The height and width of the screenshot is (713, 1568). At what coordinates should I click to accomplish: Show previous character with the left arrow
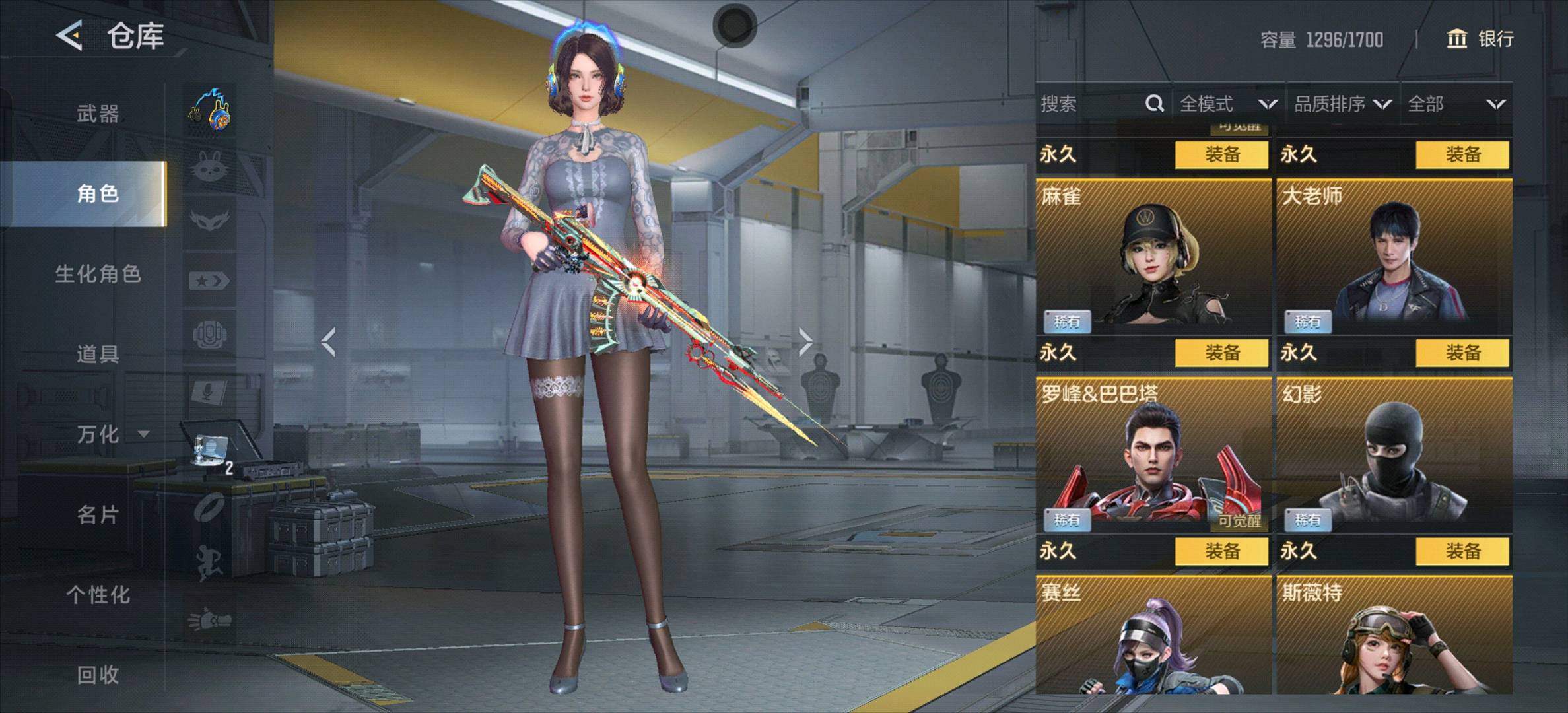[328, 342]
